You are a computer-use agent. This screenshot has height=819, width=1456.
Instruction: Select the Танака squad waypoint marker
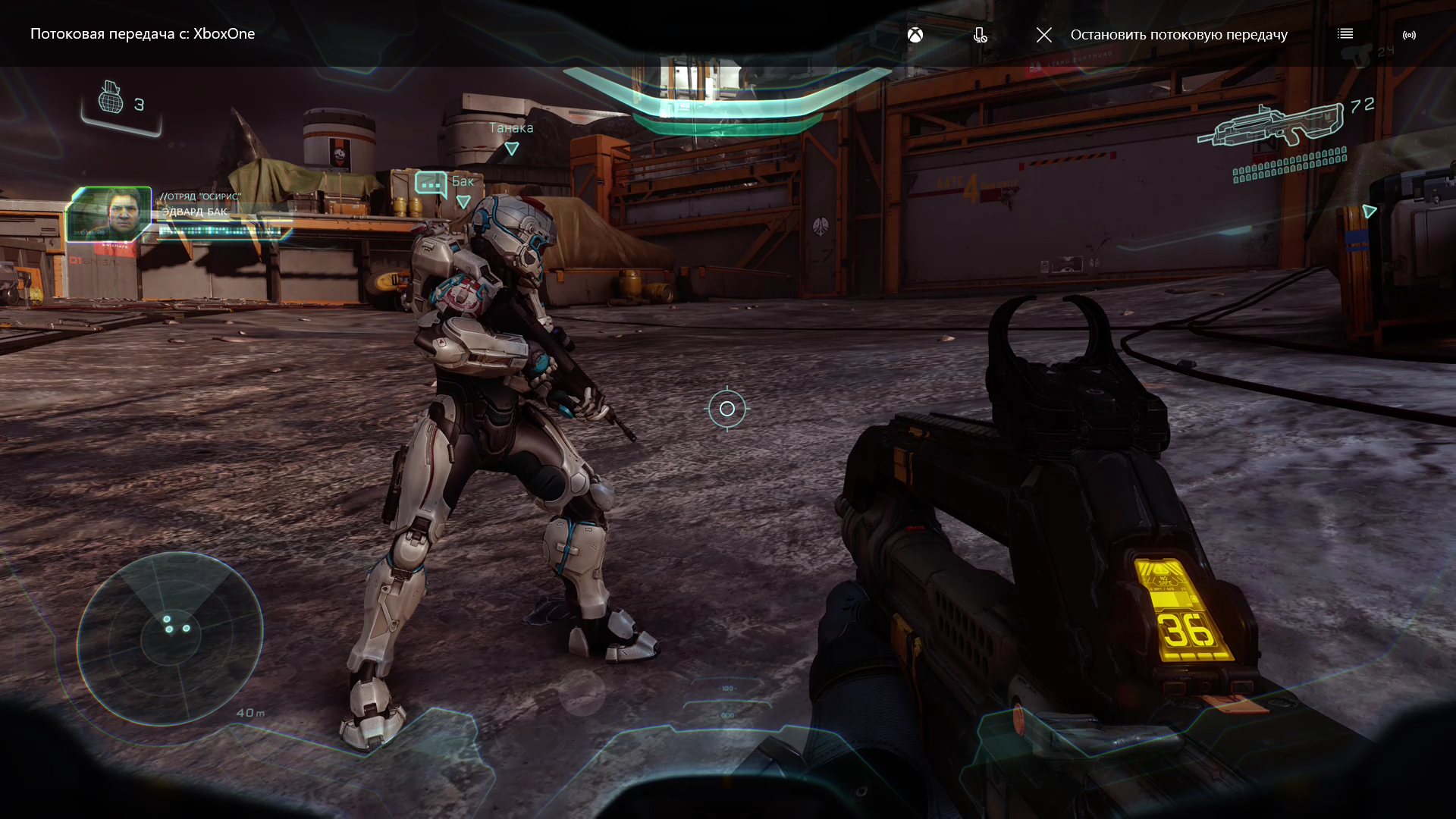tap(512, 149)
